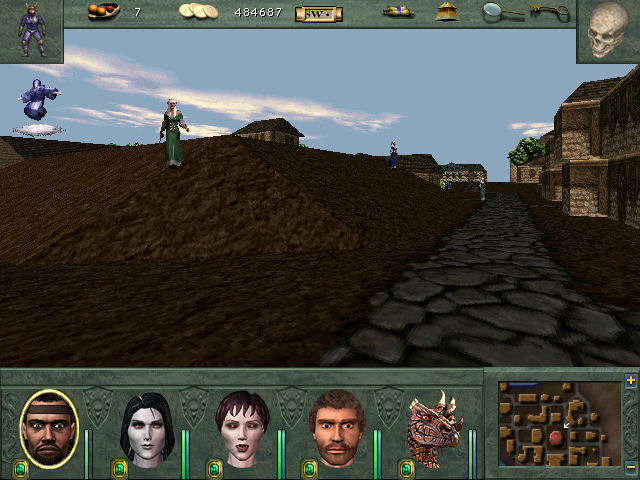Click the green gem under headband warrior
Screen dimensions: 640x480
point(21,468)
